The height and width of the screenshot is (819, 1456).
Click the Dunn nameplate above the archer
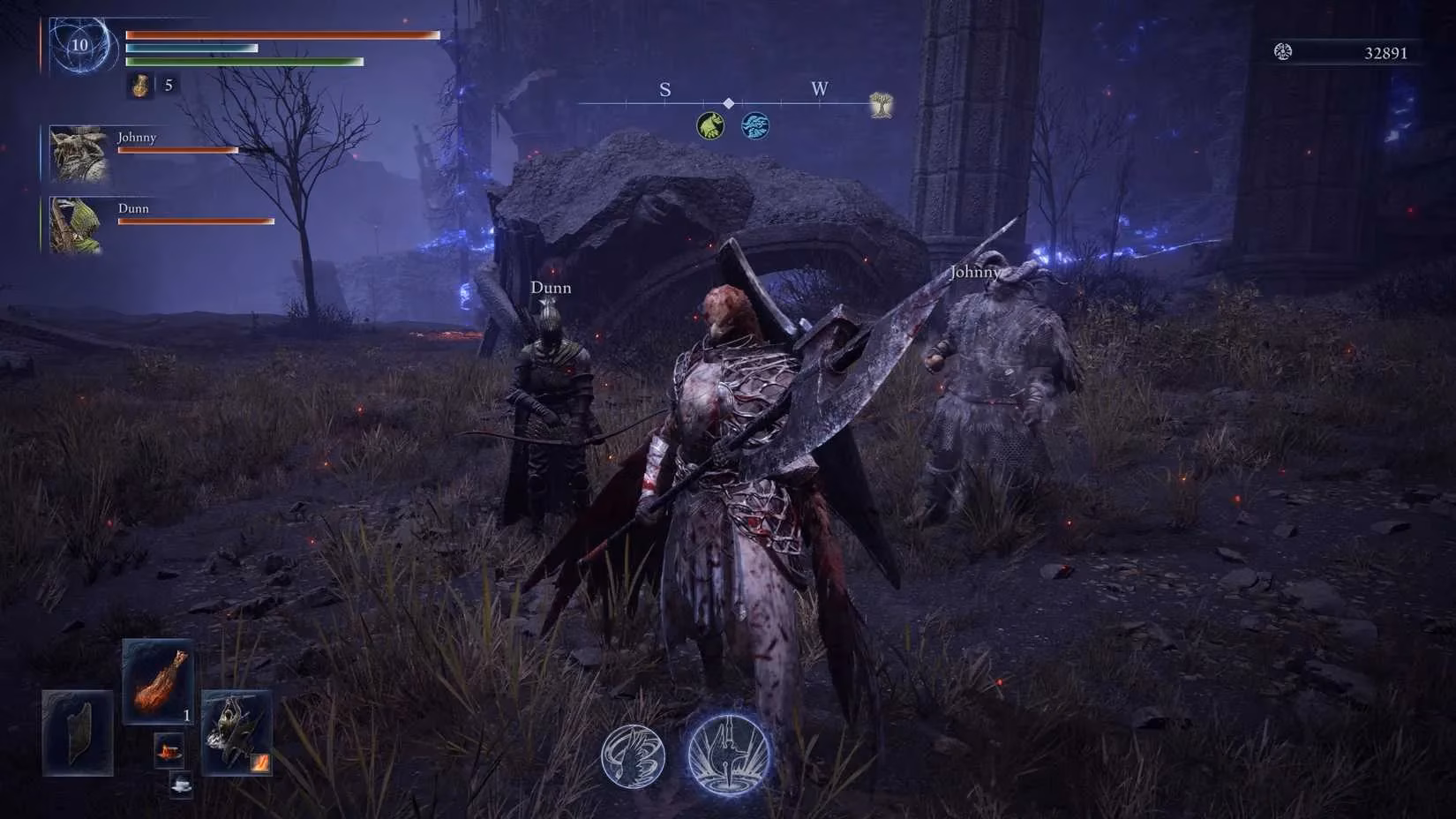(551, 287)
